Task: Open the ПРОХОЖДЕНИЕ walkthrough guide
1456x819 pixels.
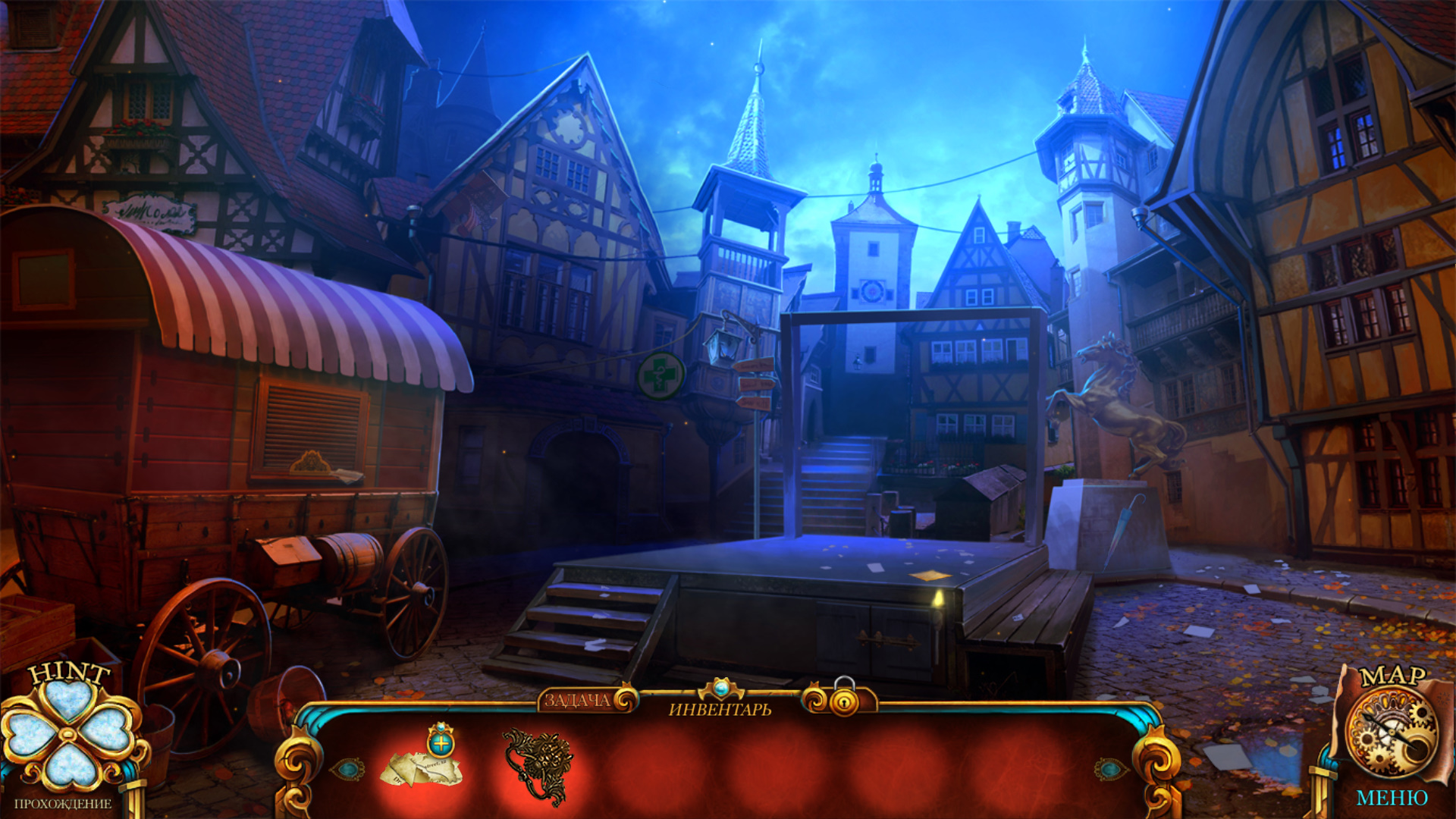Action: click(x=63, y=804)
